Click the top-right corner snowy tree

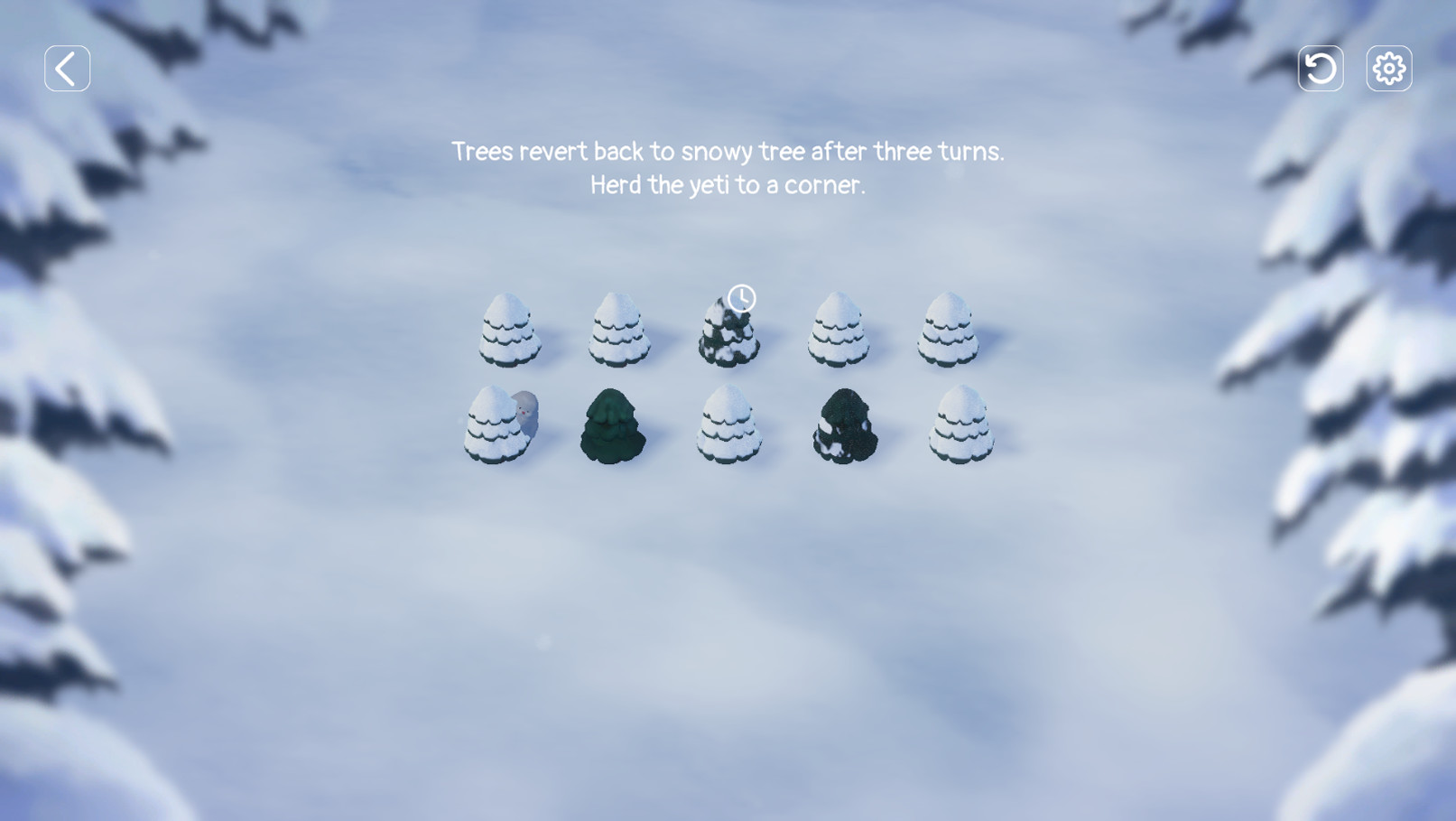(x=948, y=334)
